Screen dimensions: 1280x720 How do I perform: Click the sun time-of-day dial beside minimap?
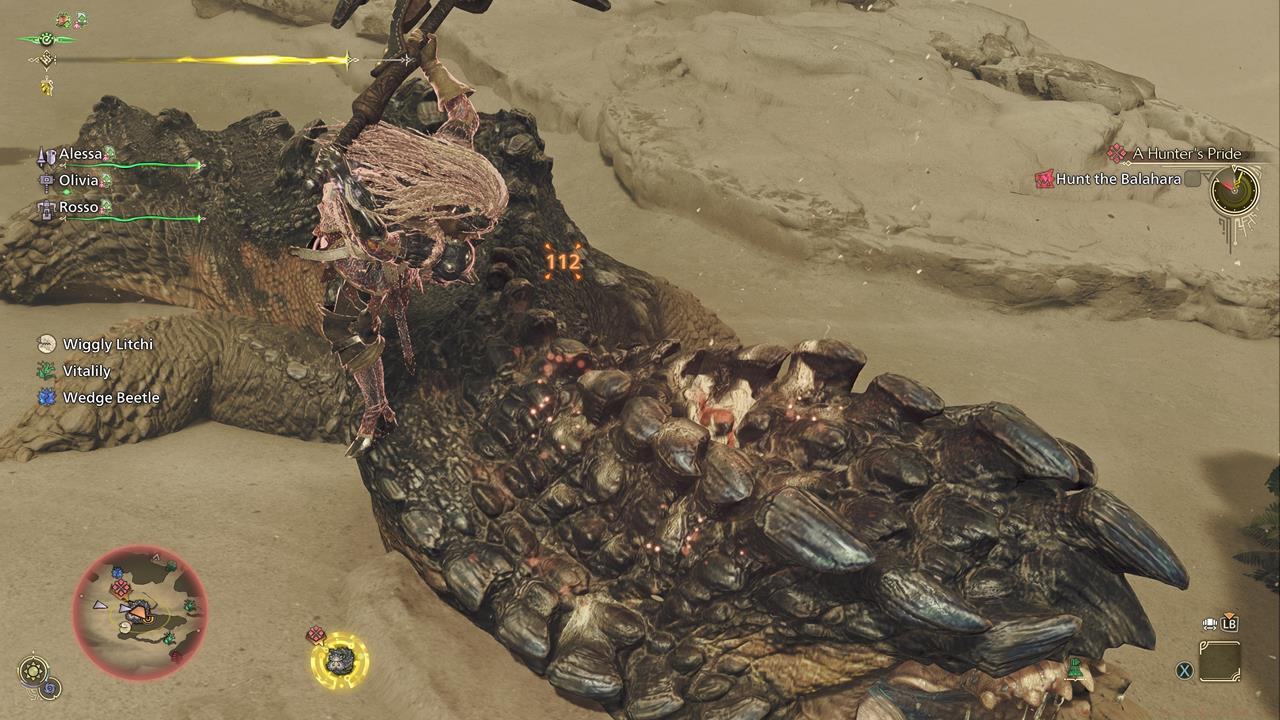pos(33,668)
